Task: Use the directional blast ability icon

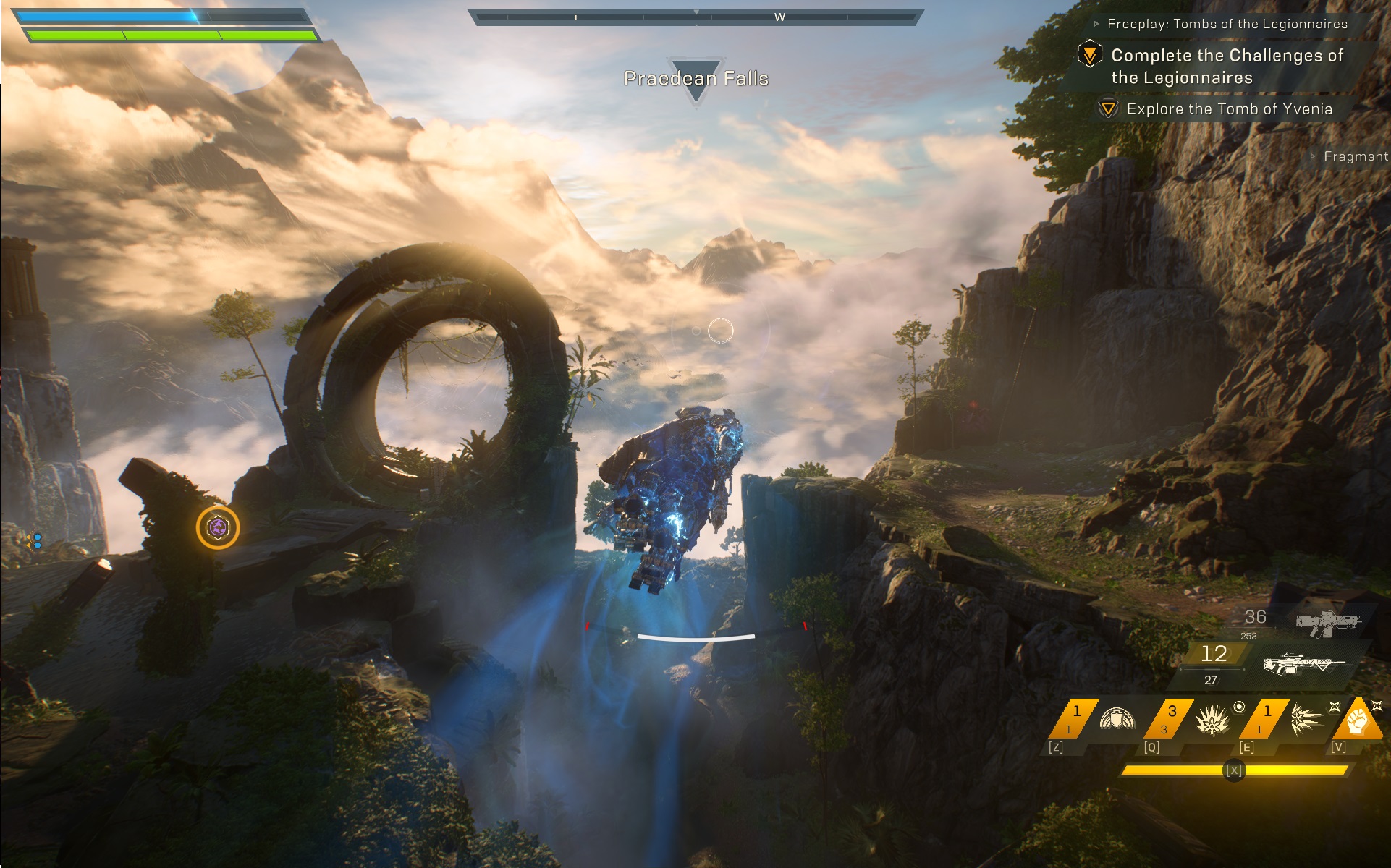Action: click(1306, 720)
